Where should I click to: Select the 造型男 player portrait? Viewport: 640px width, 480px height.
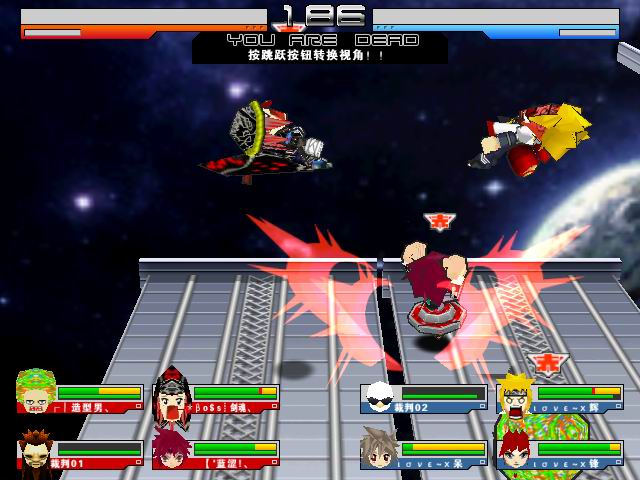tap(36, 394)
